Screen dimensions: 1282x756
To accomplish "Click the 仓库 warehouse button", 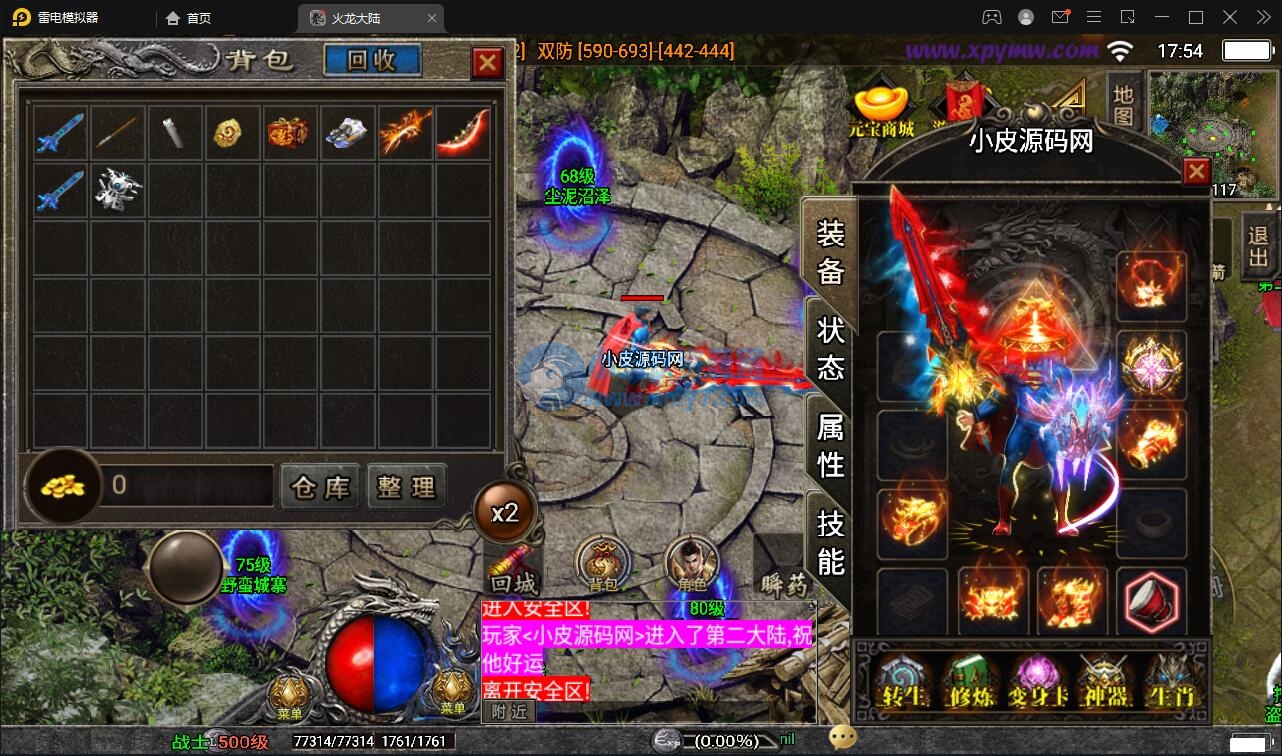I will (320, 487).
